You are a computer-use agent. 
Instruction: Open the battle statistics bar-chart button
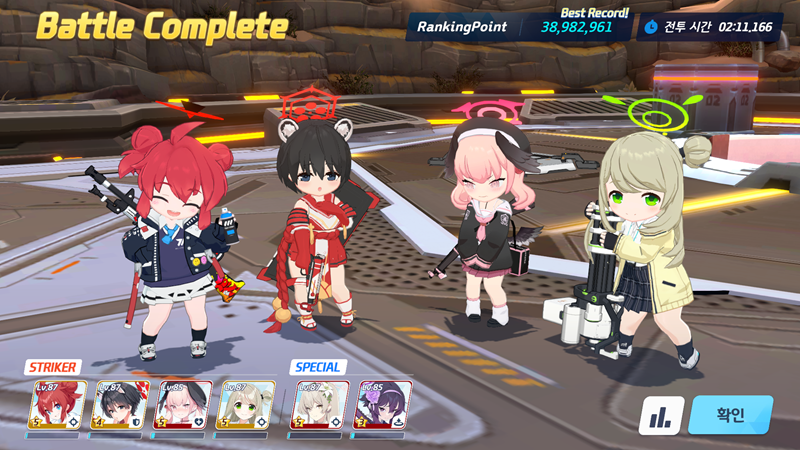tap(661, 415)
